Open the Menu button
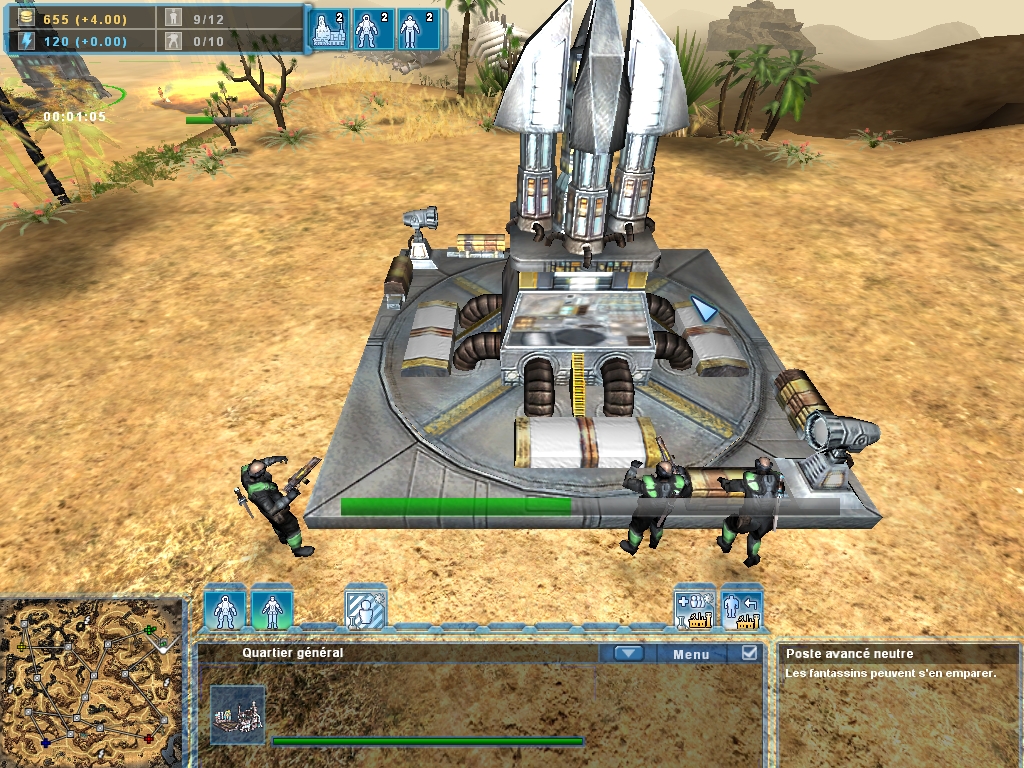 tap(691, 654)
